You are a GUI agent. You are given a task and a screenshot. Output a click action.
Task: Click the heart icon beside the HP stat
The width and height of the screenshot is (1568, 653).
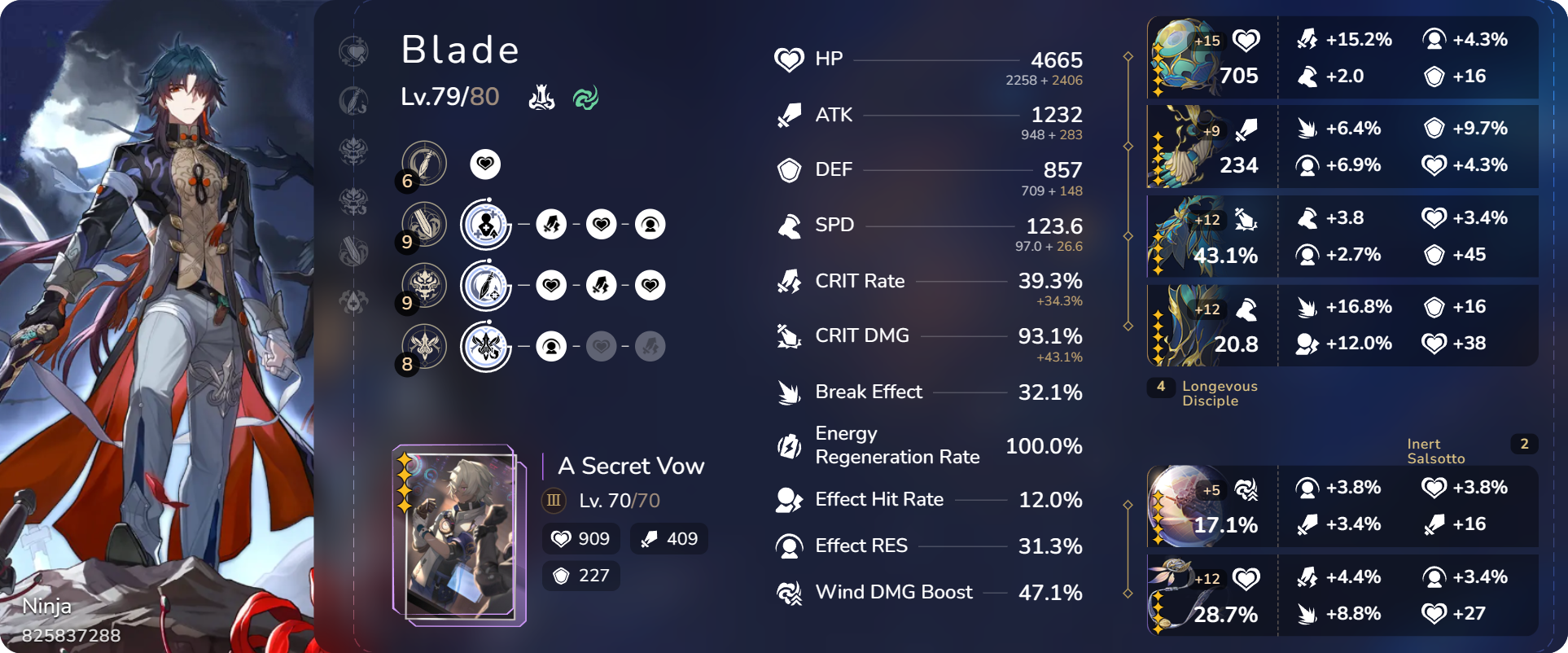click(788, 59)
